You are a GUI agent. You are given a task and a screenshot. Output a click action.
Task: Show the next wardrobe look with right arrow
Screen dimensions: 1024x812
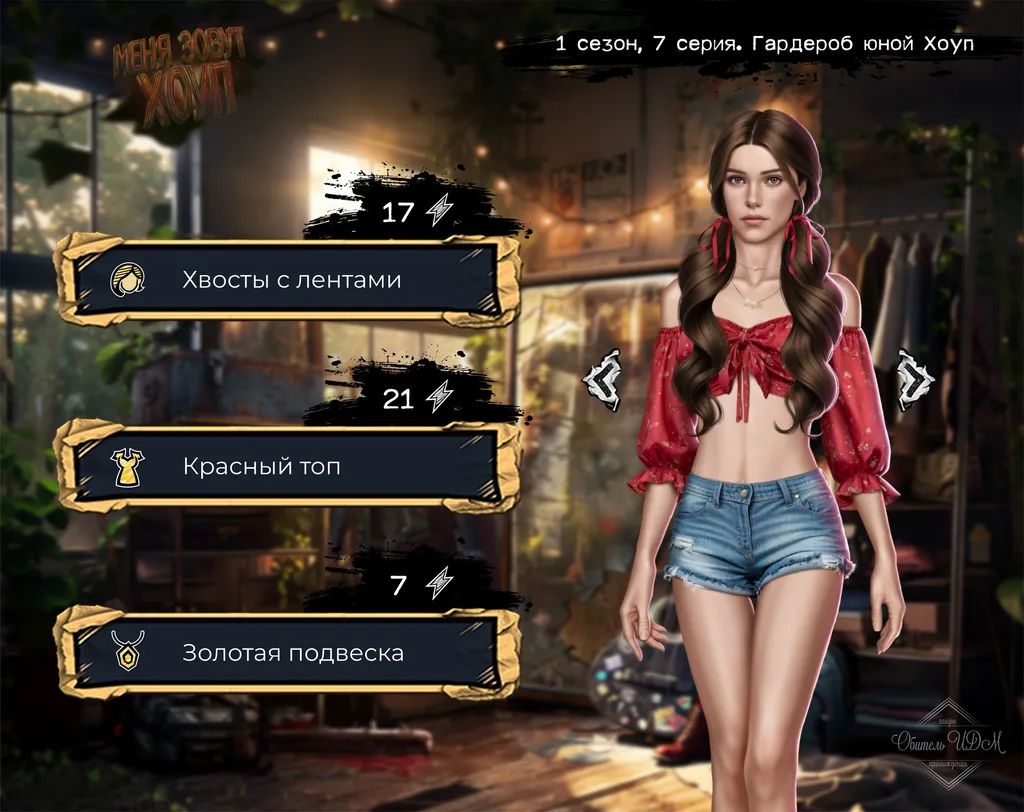914,379
